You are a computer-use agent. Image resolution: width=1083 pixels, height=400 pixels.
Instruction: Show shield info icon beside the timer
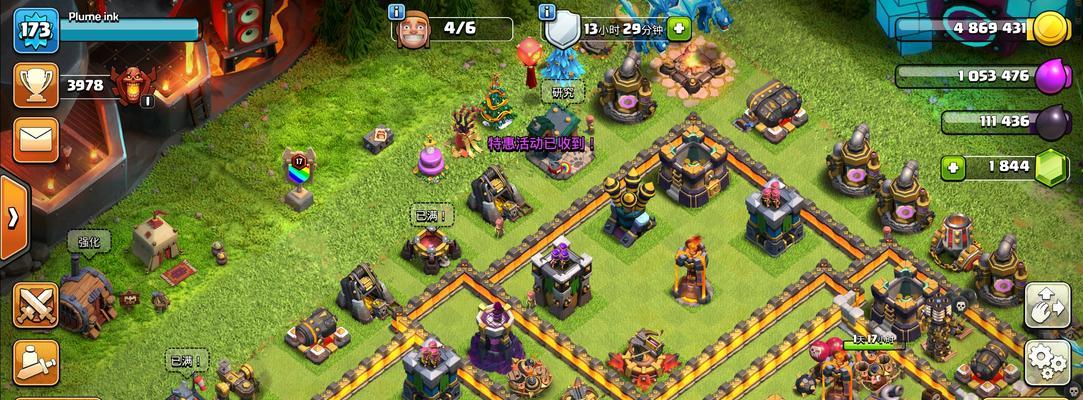click(x=546, y=11)
